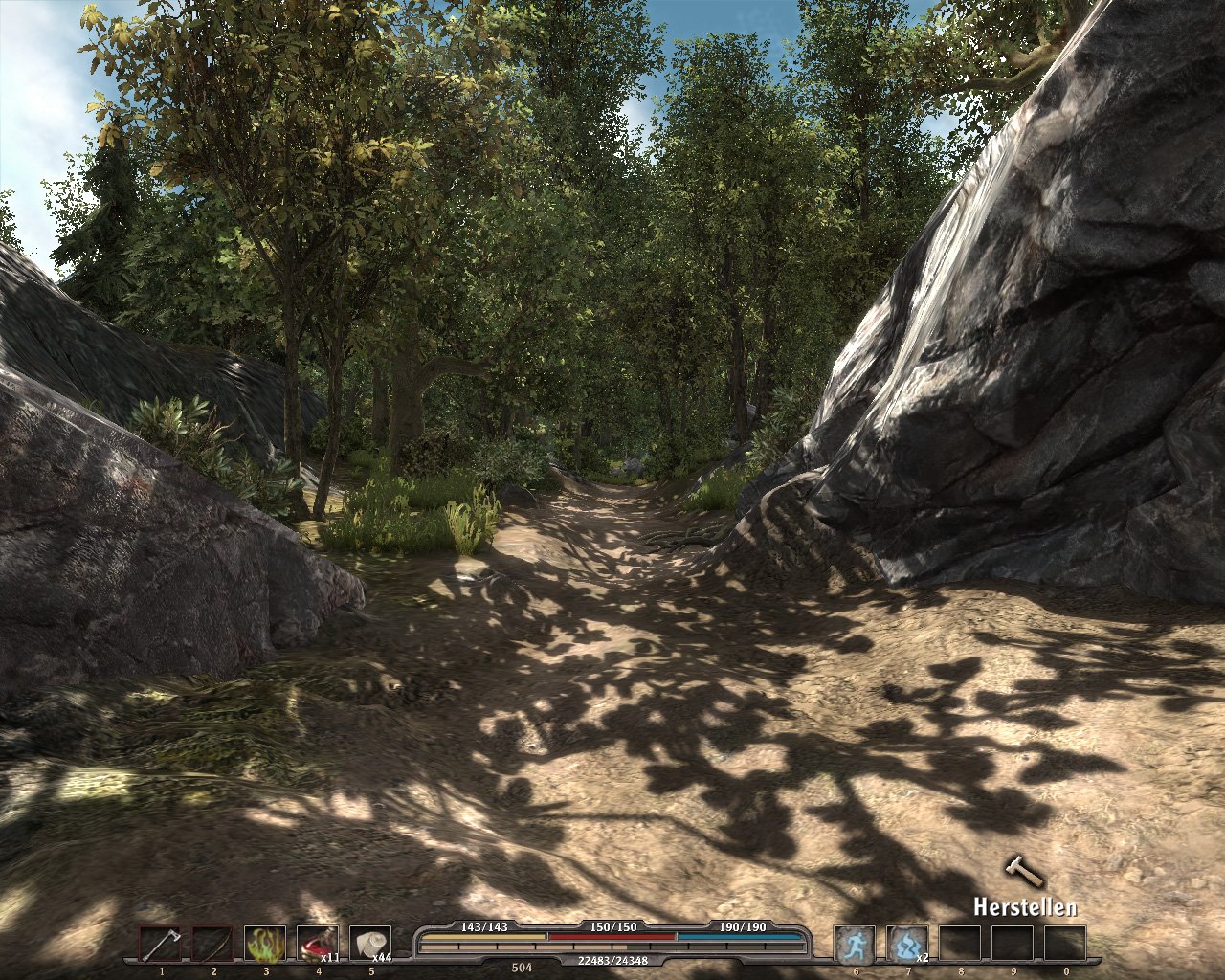The width and height of the screenshot is (1225, 980).
Task: Use the red potion stack of 11
Action: click(x=317, y=944)
